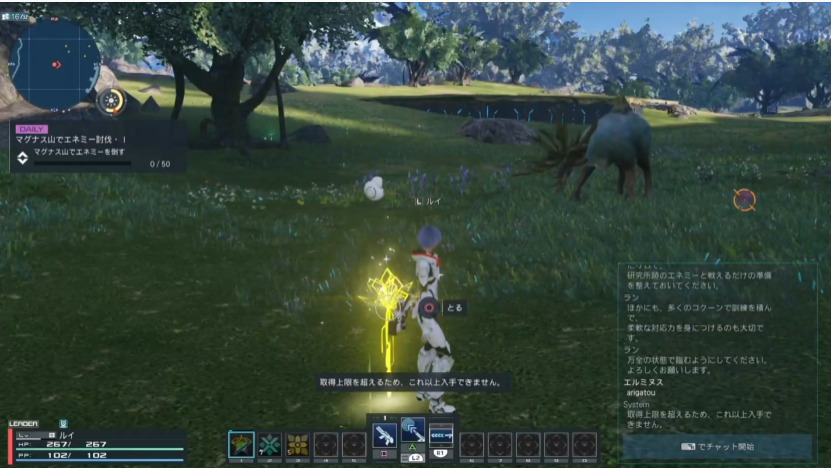Image resolution: width=831 pixels, height=468 pixels.
Task: Select the rainbow star hotbar slot
Action: click(241, 444)
